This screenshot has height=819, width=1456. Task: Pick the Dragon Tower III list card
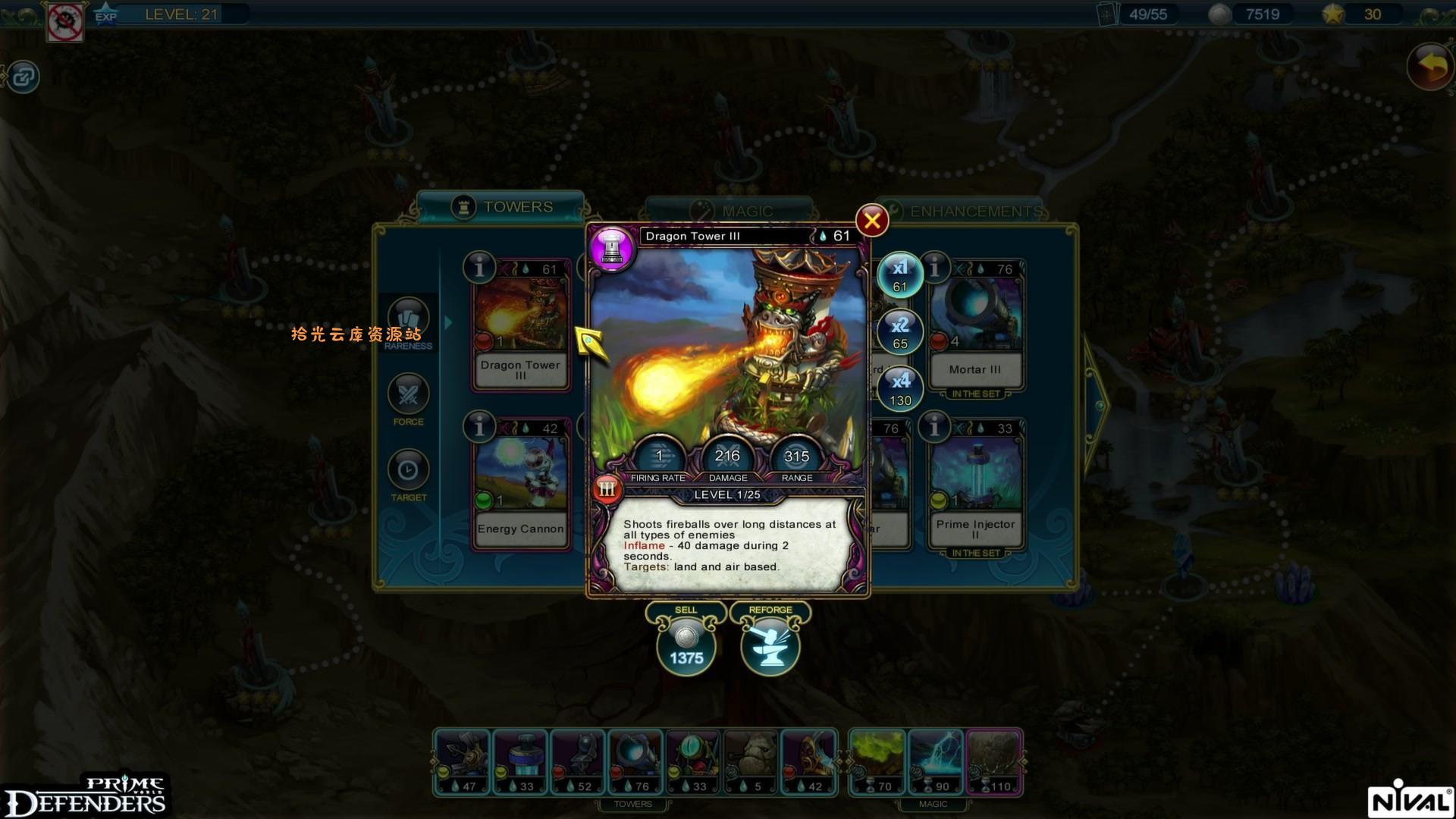click(x=520, y=326)
